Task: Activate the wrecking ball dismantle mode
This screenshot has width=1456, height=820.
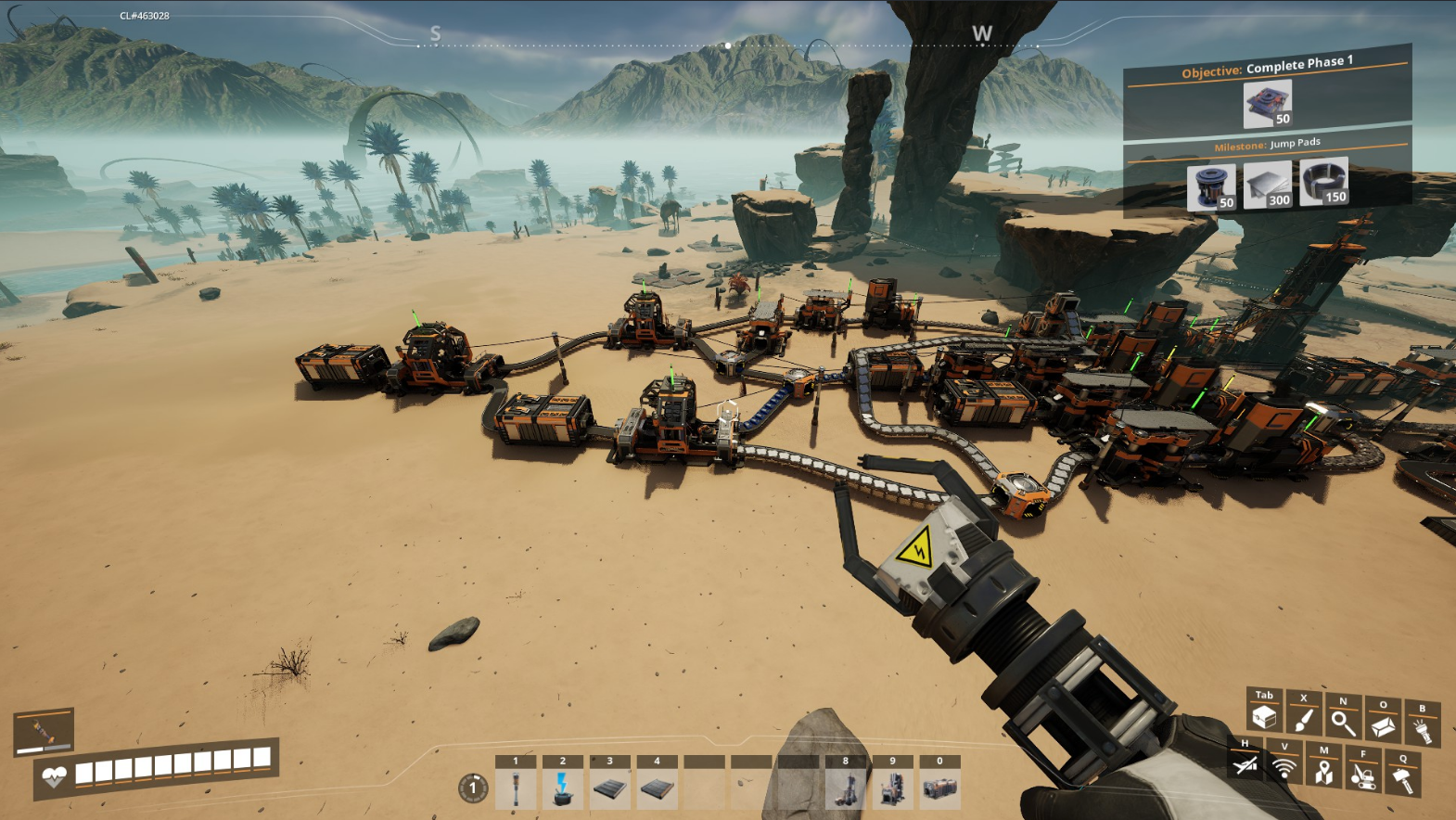Action: point(1362,775)
